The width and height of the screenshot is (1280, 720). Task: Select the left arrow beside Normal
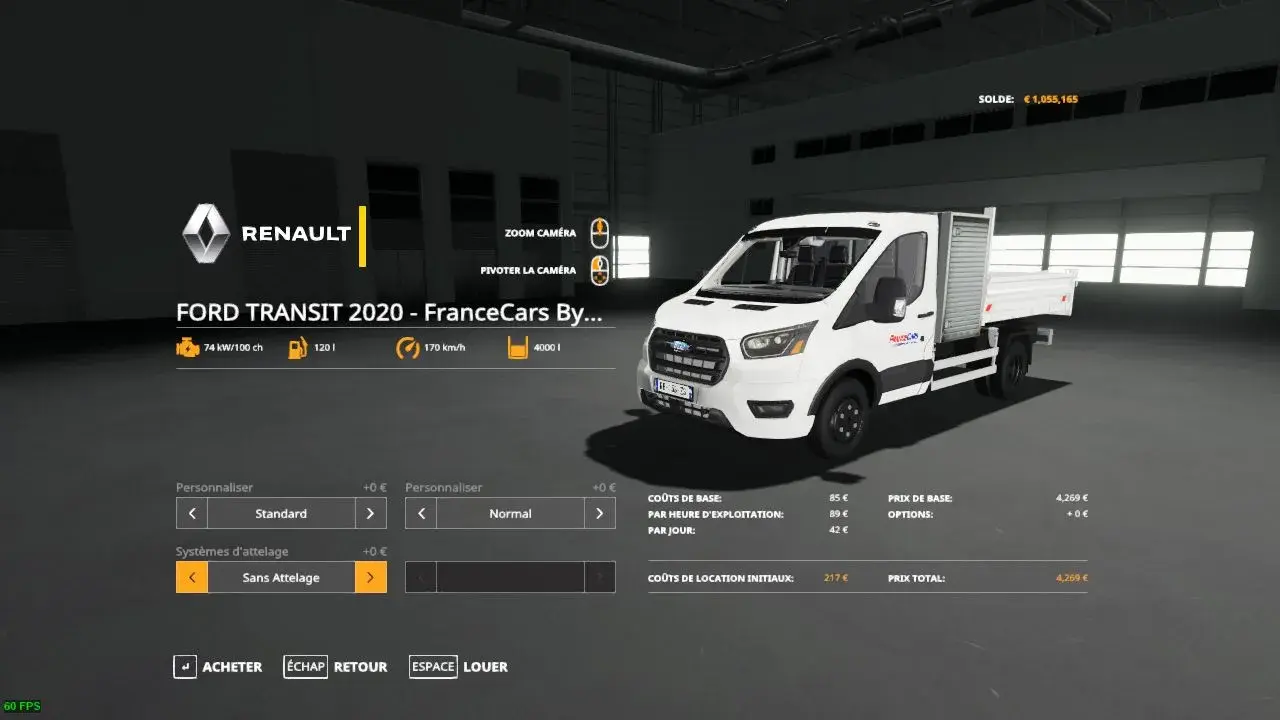pyautogui.click(x=421, y=514)
